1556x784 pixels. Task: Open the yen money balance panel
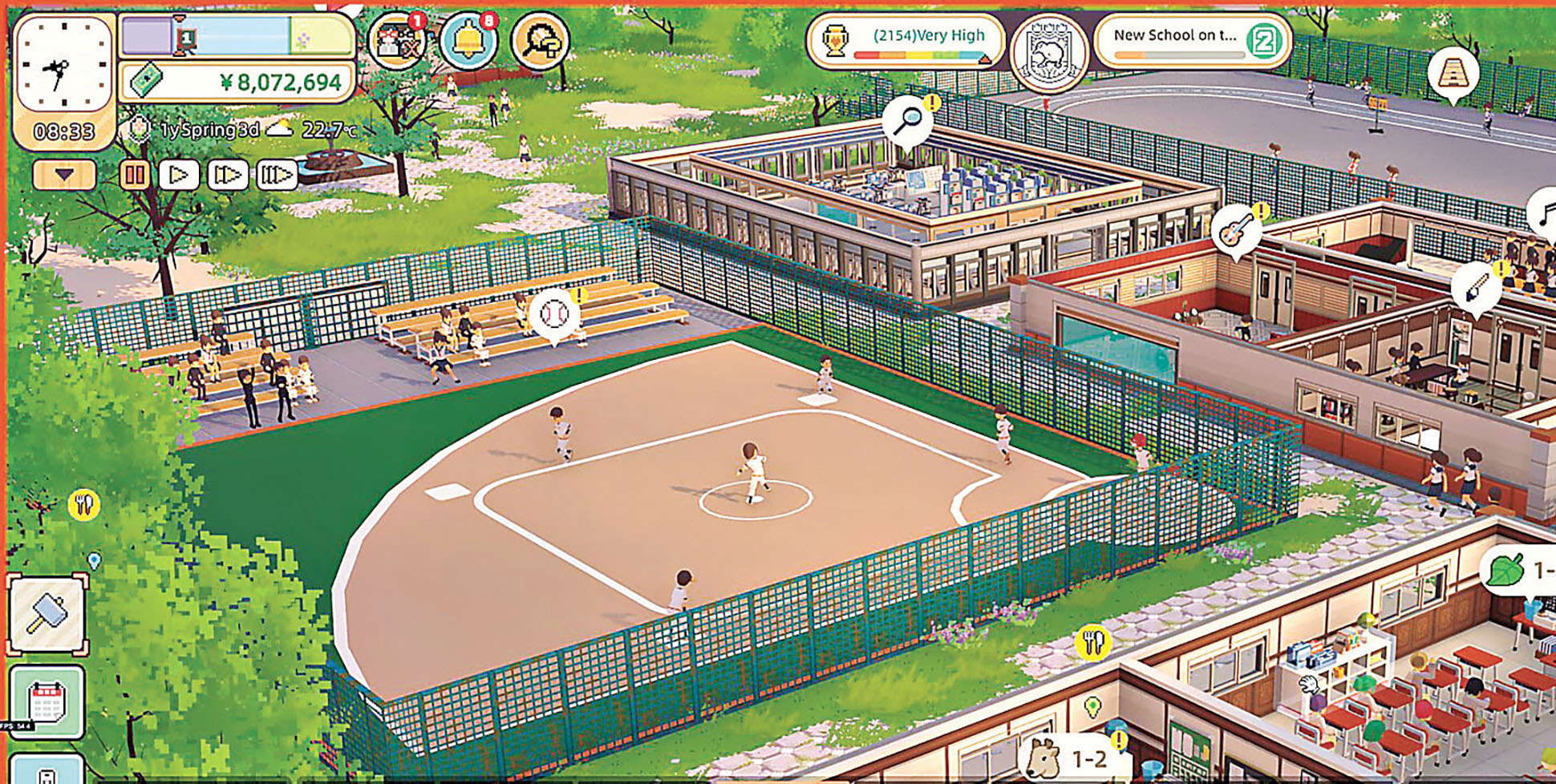click(237, 82)
